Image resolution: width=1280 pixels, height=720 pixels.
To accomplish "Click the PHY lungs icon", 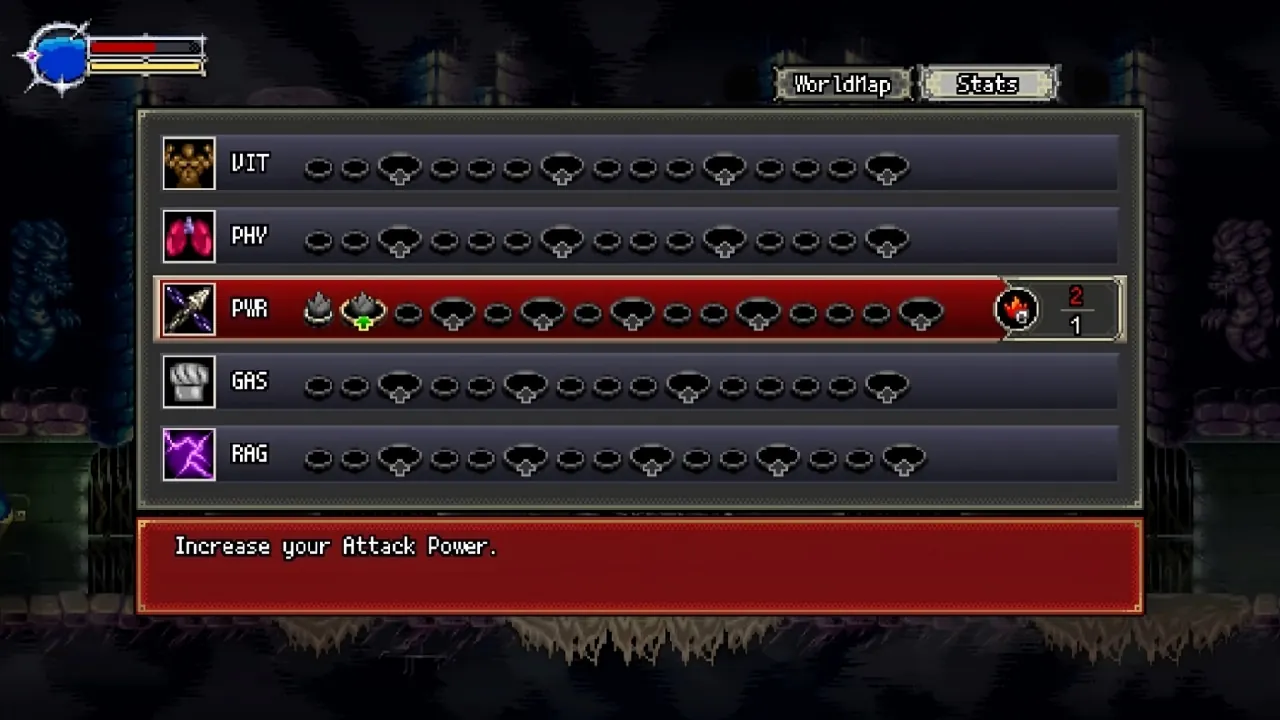I will [x=189, y=236].
